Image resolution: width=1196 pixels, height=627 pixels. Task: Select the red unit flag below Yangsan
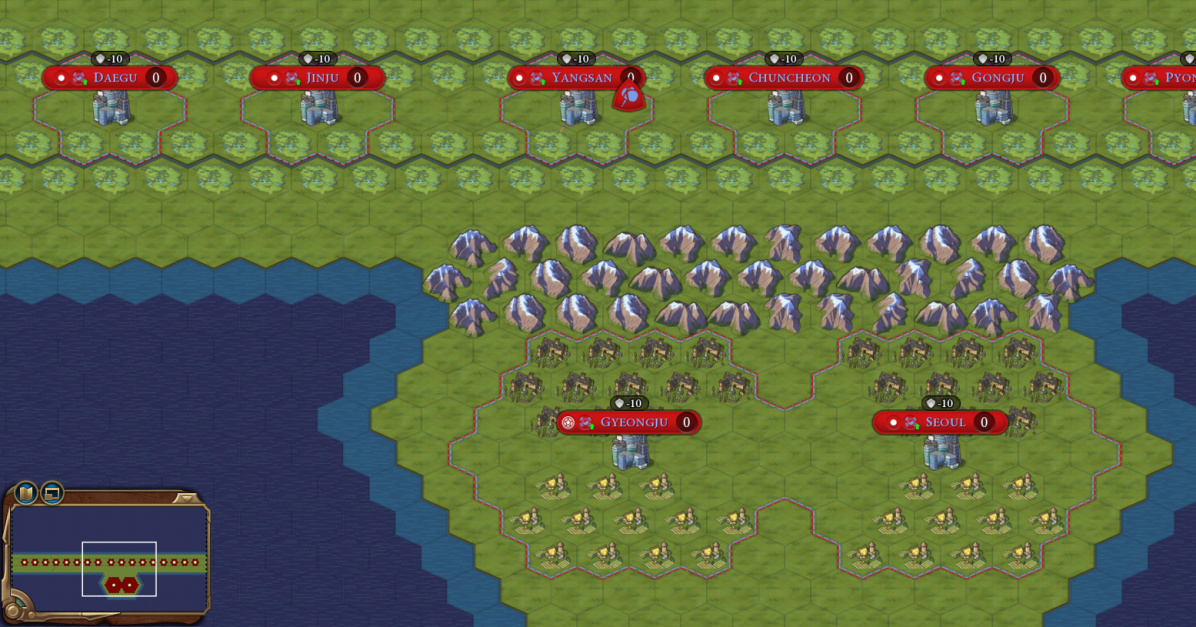coord(628,97)
